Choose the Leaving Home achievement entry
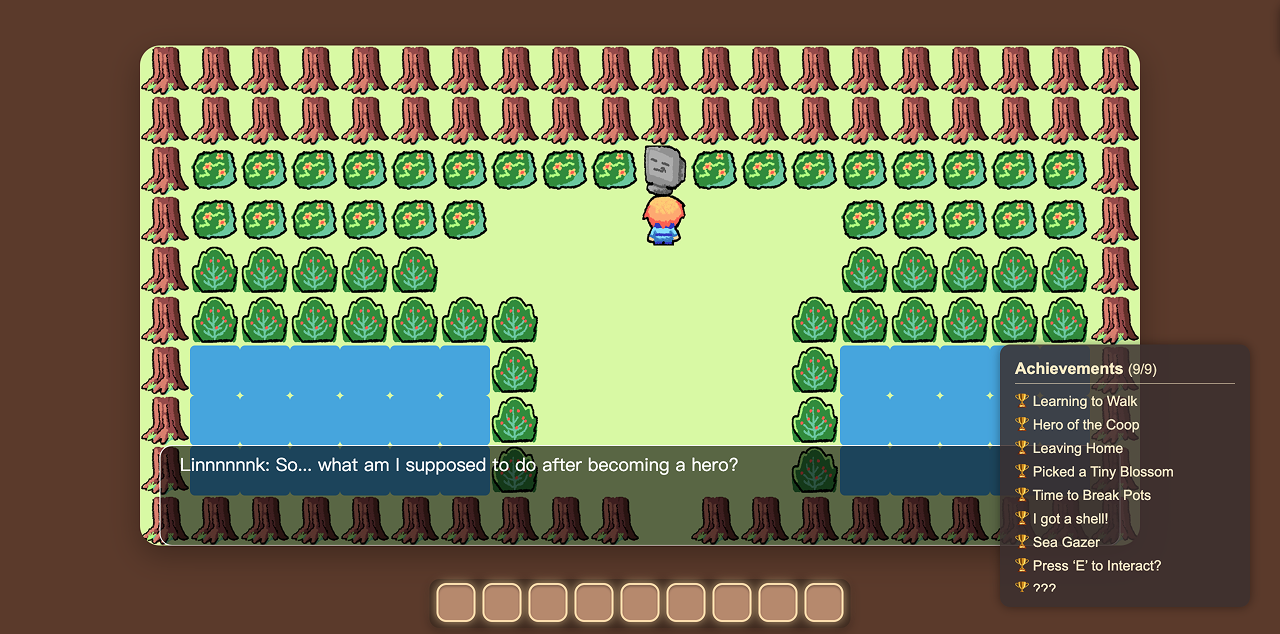1280x634 pixels. pyautogui.click(x=1077, y=448)
